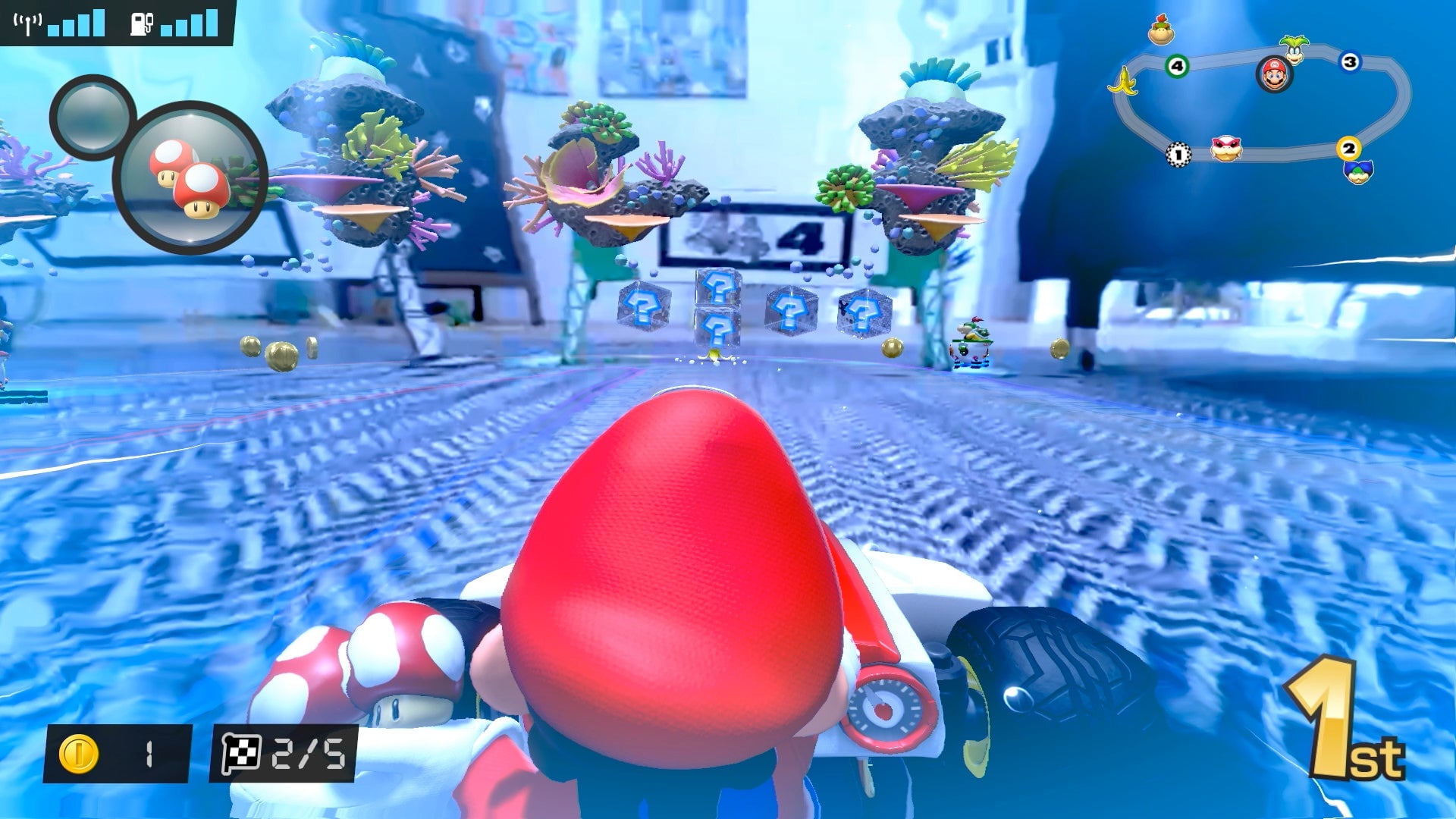The image size is (1456, 819).
Task: Select Roy's icon on the minimap
Action: [x=1225, y=150]
